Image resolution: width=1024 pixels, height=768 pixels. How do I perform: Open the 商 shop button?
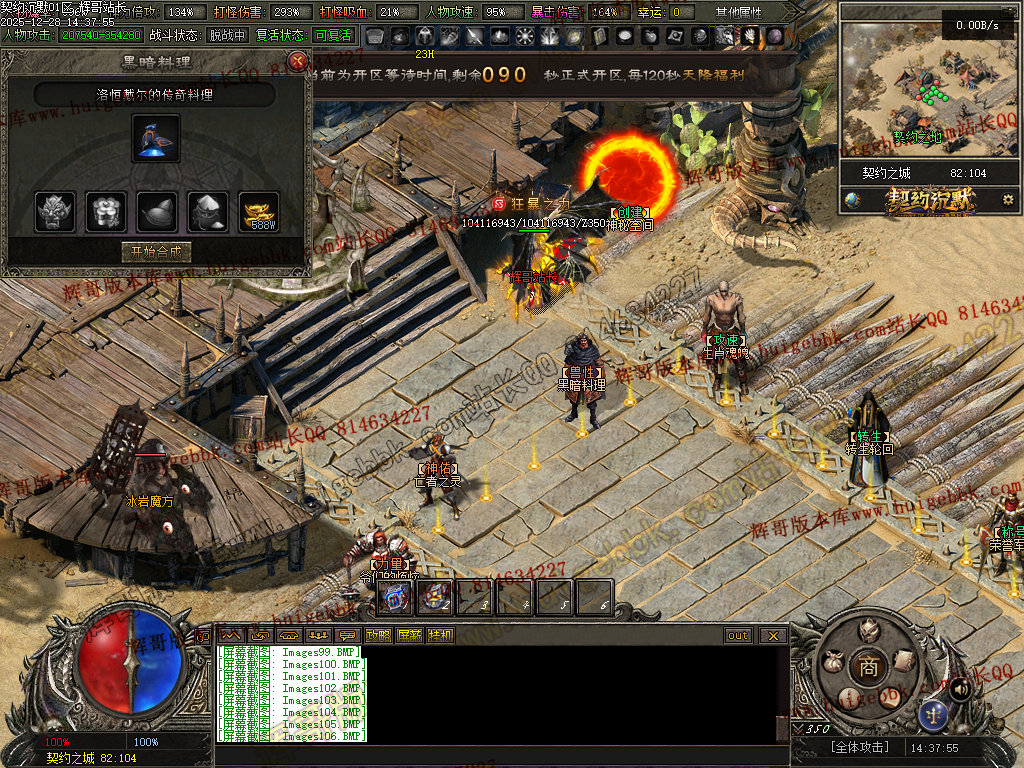(x=864, y=665)
